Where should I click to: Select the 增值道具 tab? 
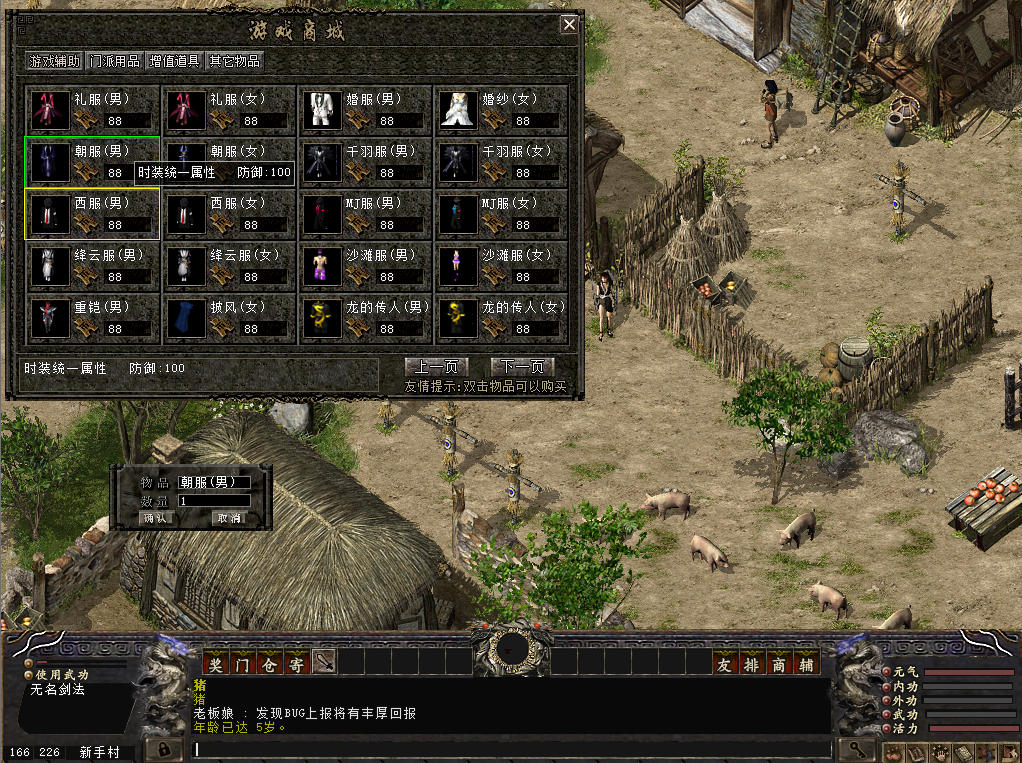click(175, 61)
